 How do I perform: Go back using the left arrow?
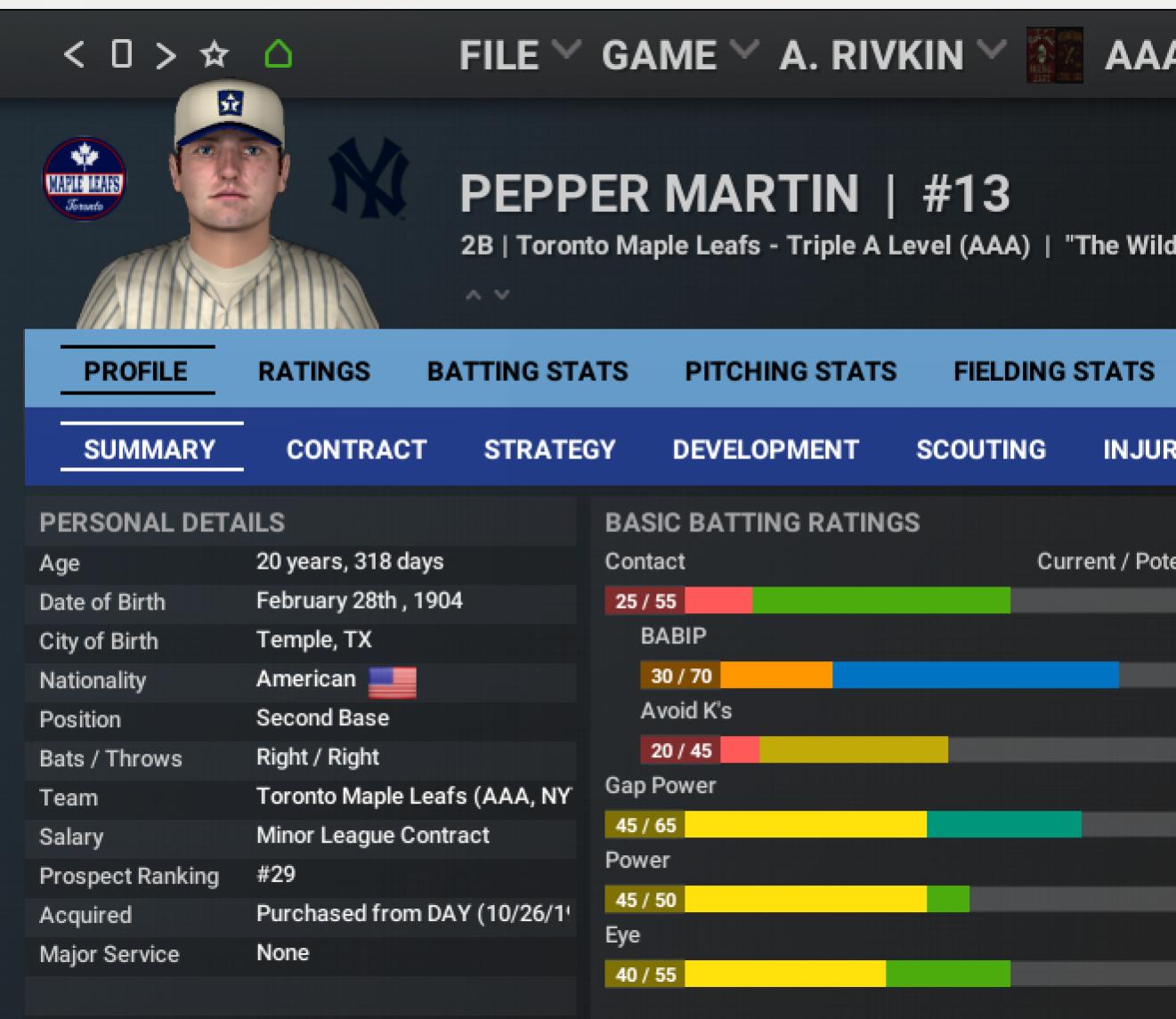(x=75, y=55)
